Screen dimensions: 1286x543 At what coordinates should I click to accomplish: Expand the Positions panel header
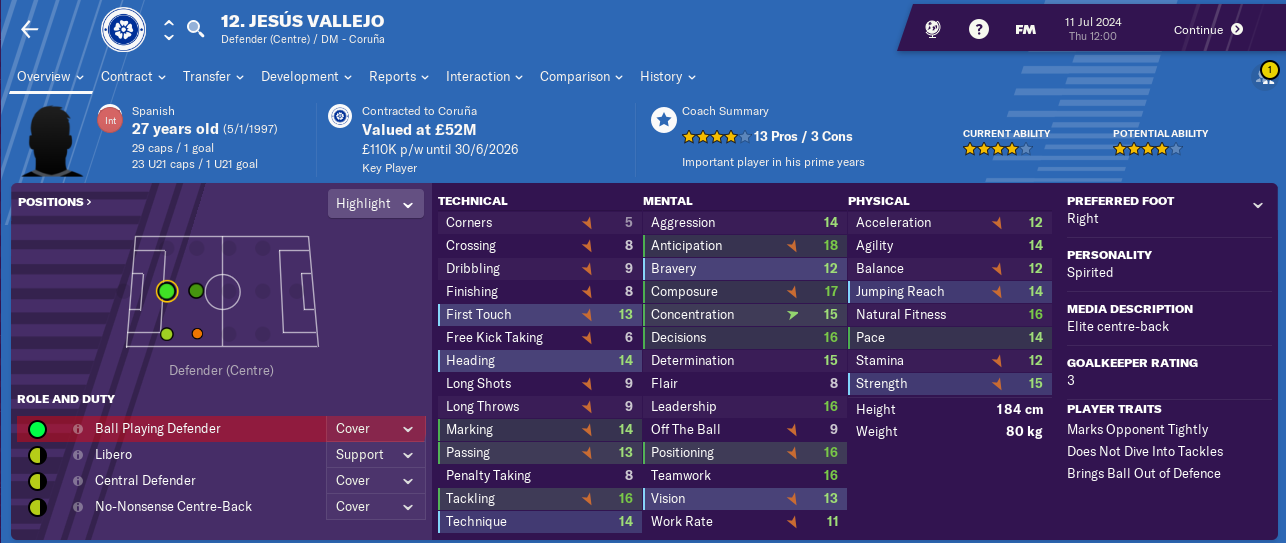[x=54, y=202]
